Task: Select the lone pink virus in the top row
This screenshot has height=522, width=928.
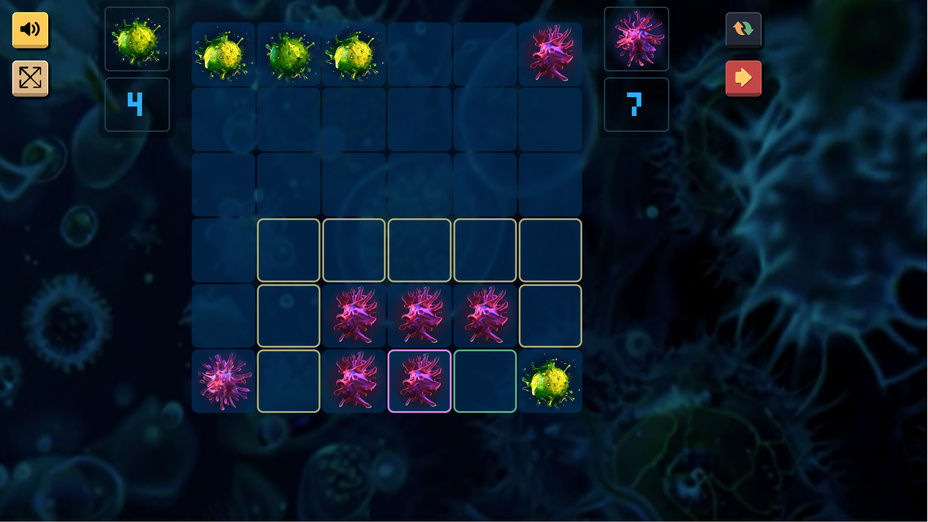Action: 550,54
